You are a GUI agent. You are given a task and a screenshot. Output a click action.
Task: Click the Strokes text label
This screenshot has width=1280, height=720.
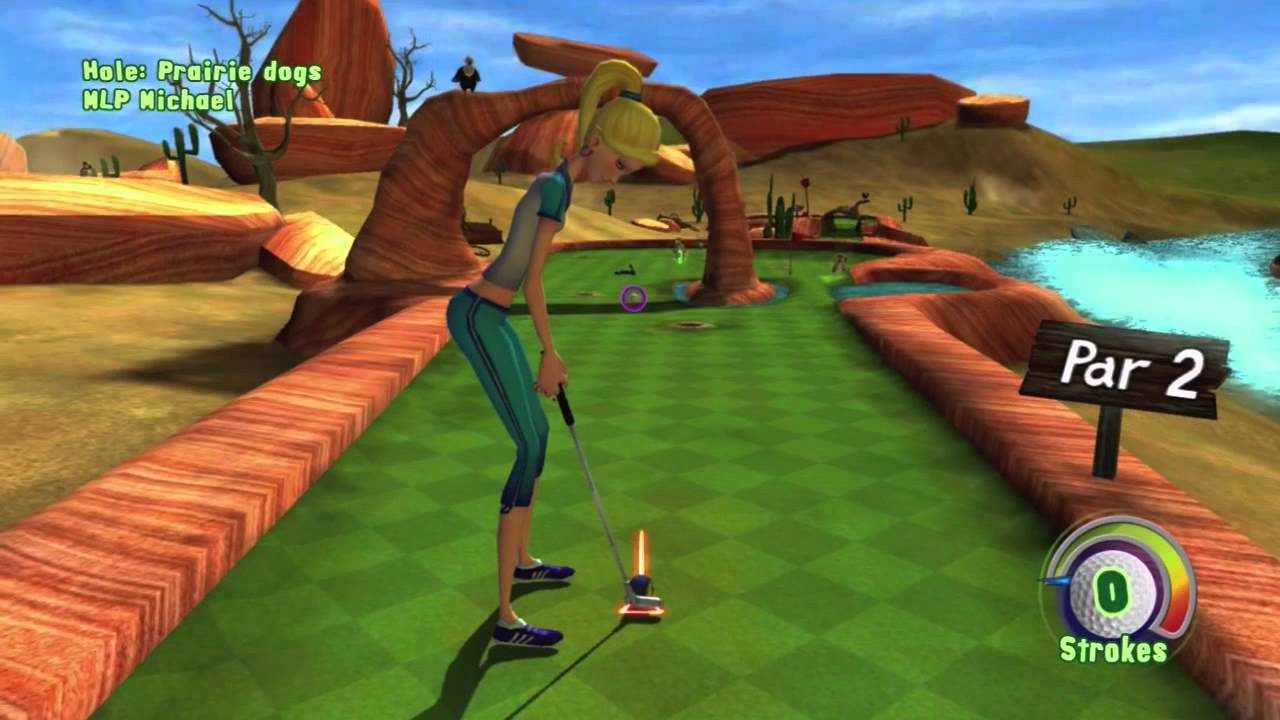tap(1112, 648)
